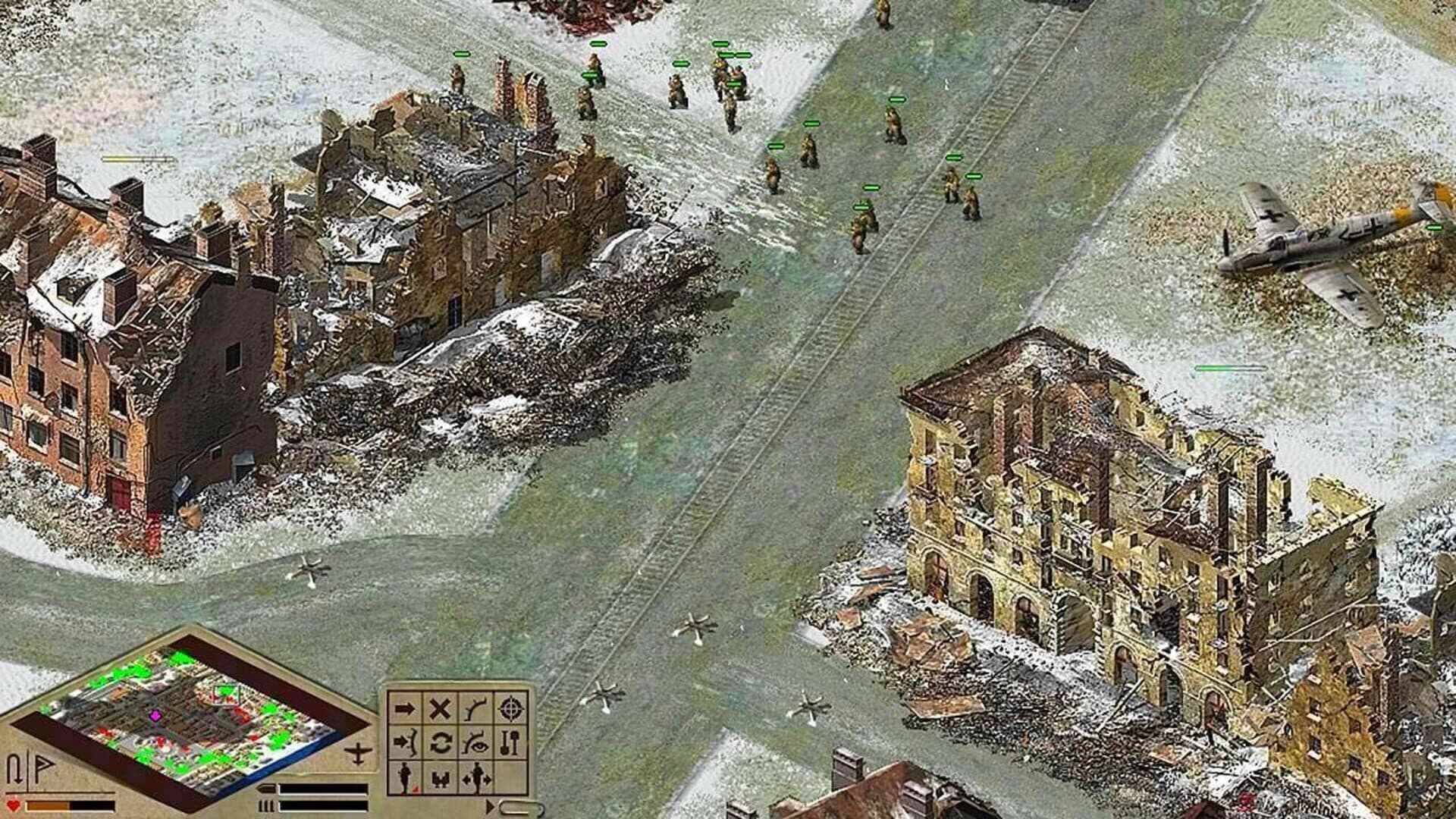Image resolution: width=1456 pixels, height=819 pixels.
Task: Click the heart health indicator
Action: tap(12, 805)
